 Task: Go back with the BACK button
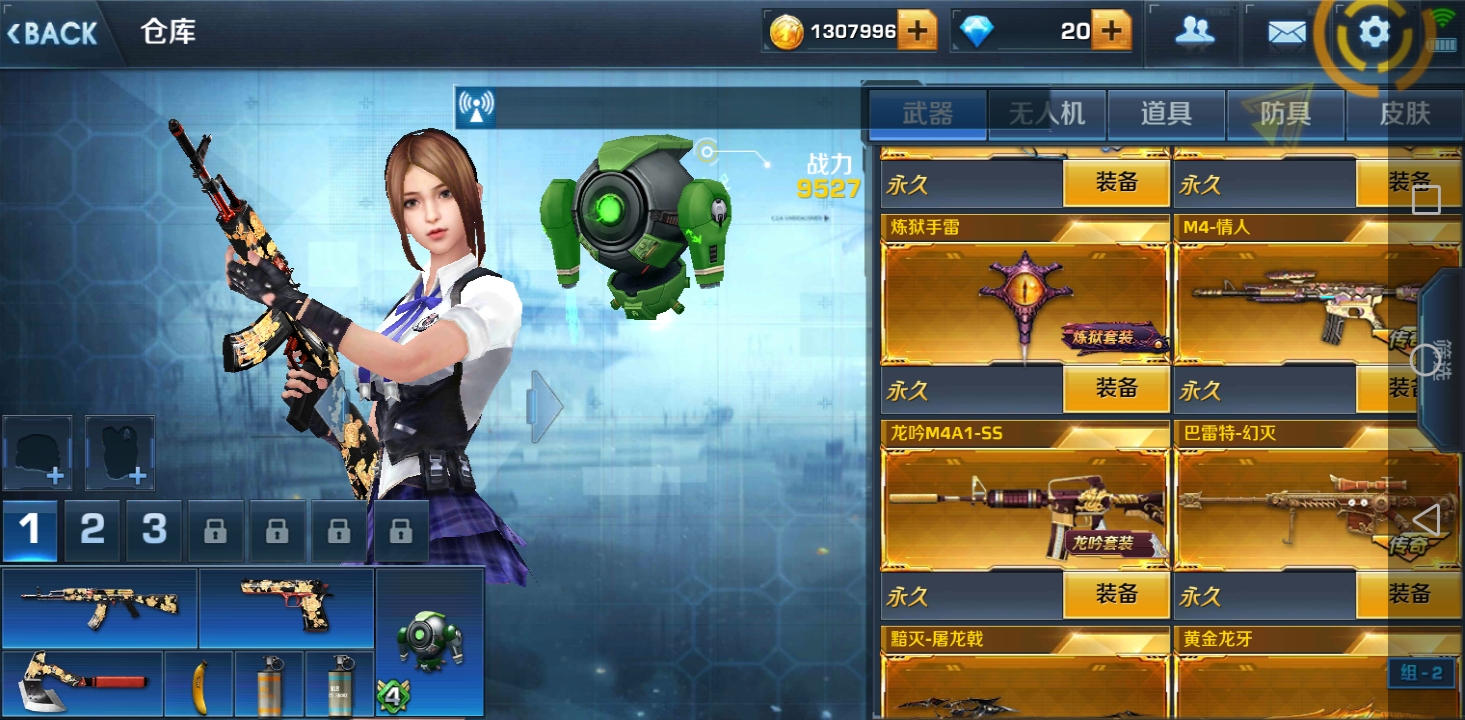(x=53, y=33)
